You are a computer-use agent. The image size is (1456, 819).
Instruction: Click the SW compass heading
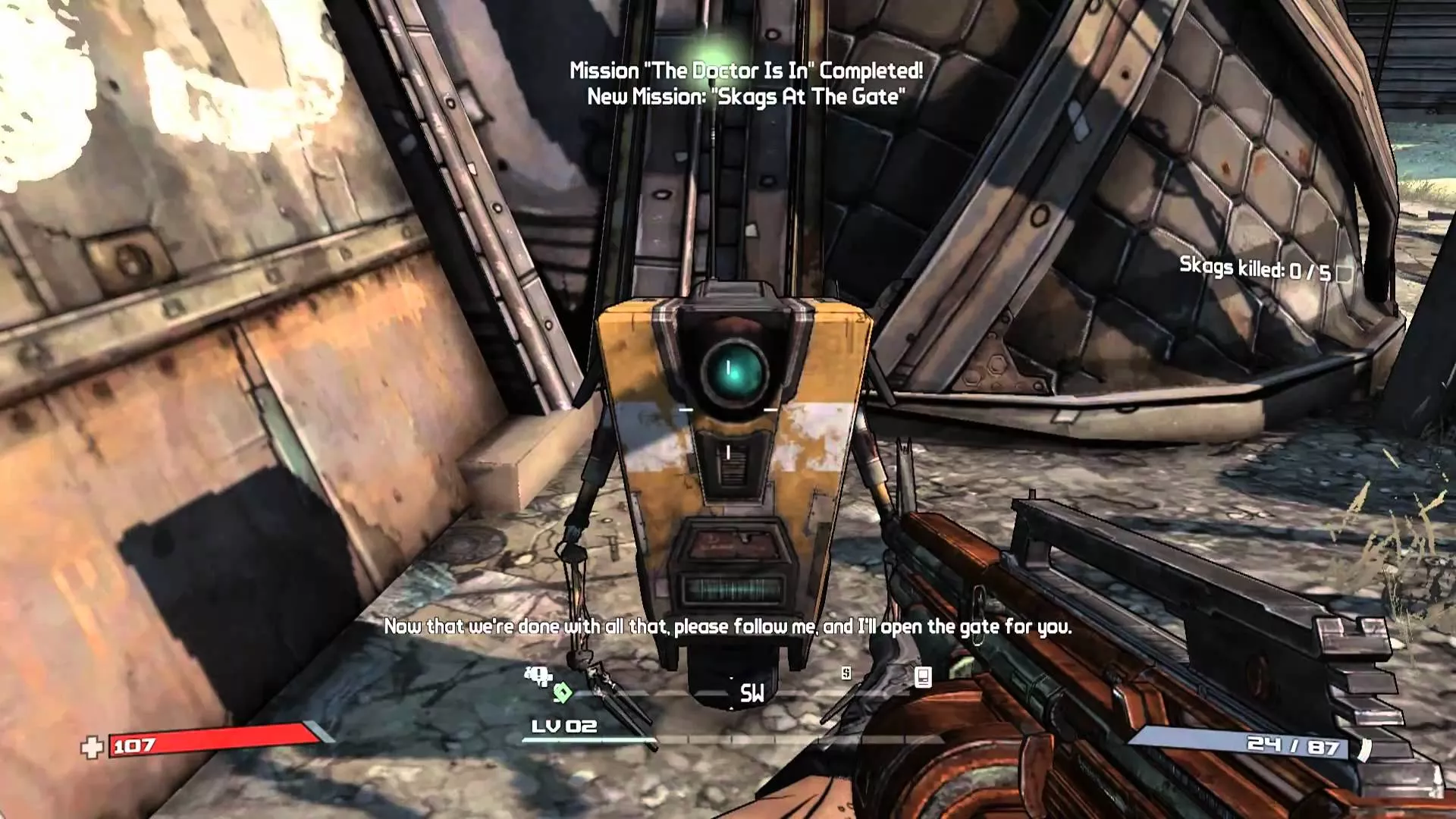click(752, 693)
